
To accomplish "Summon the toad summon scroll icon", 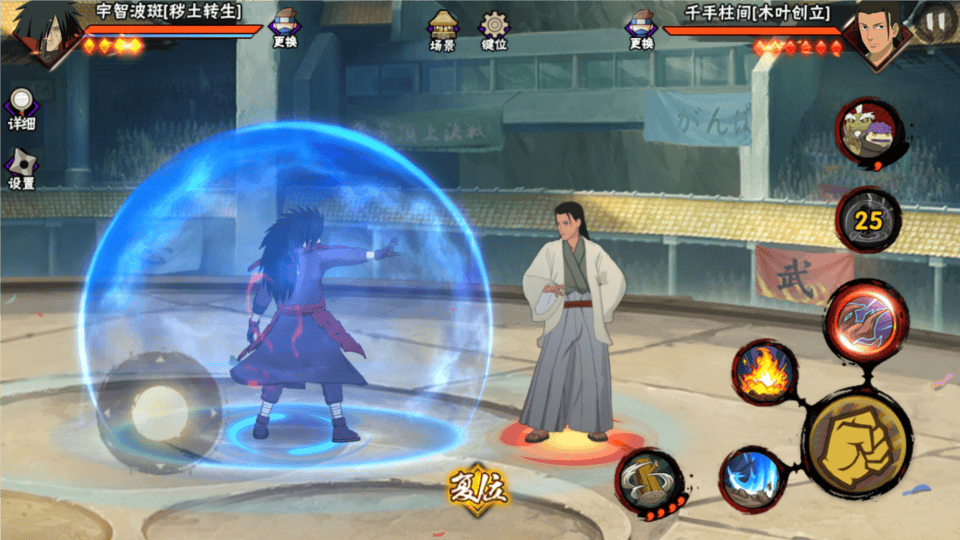I will (x=869, y=135).
